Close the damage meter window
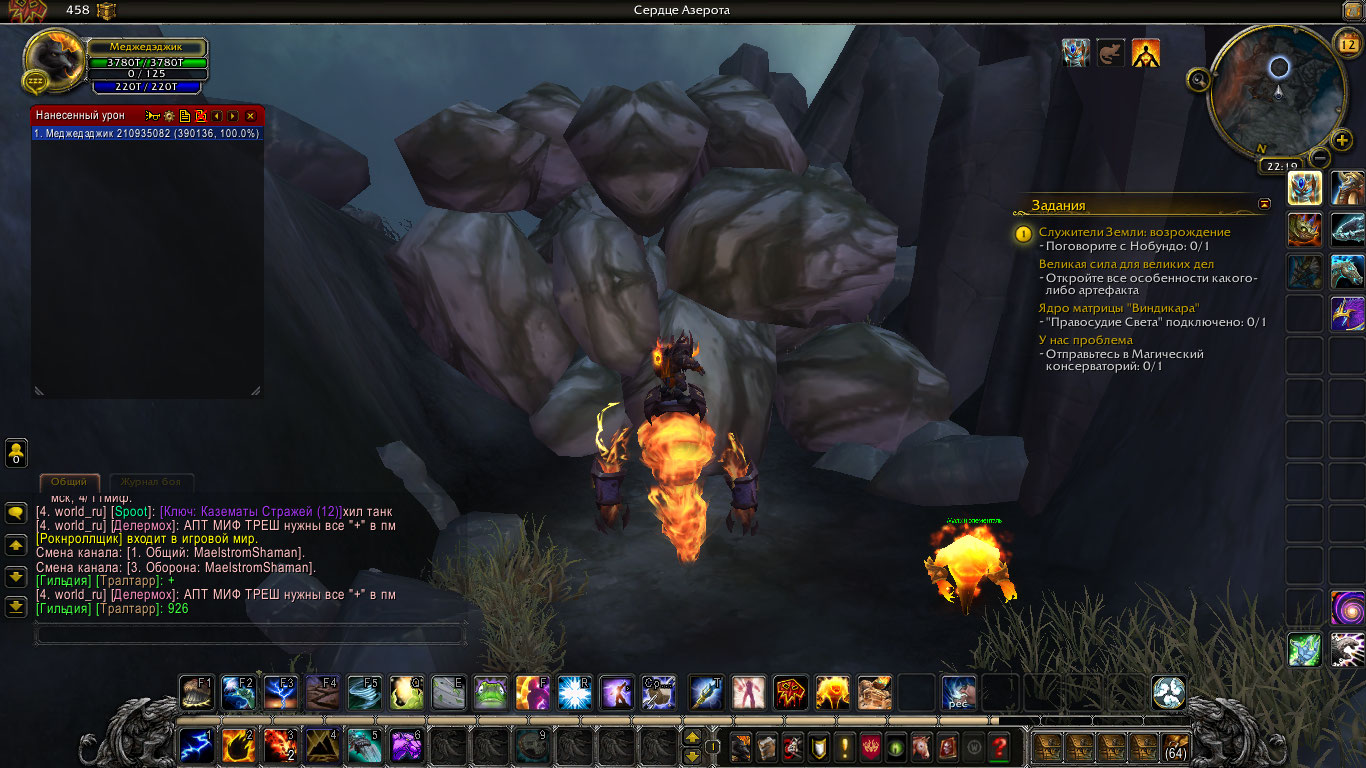Viewport: 1366px width, 768px height. pos(251,116)
